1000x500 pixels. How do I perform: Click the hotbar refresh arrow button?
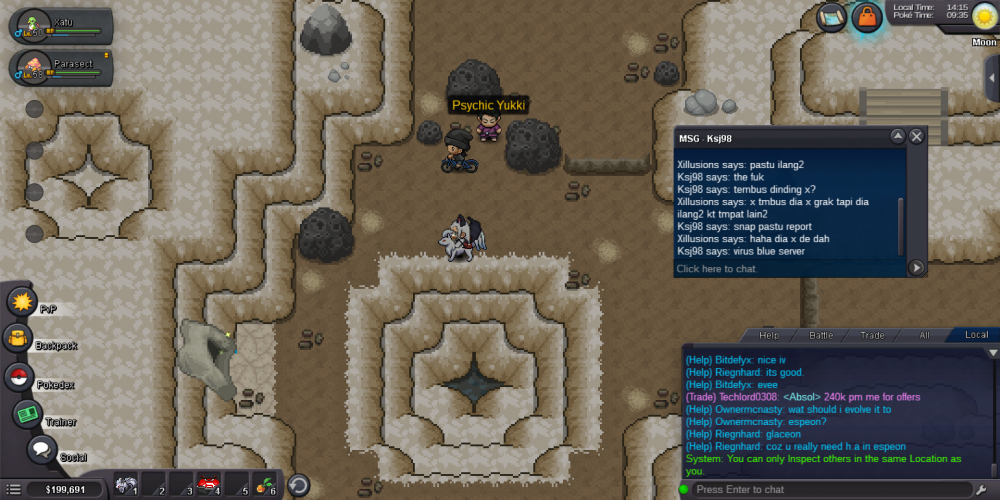[x=298, y=485]
